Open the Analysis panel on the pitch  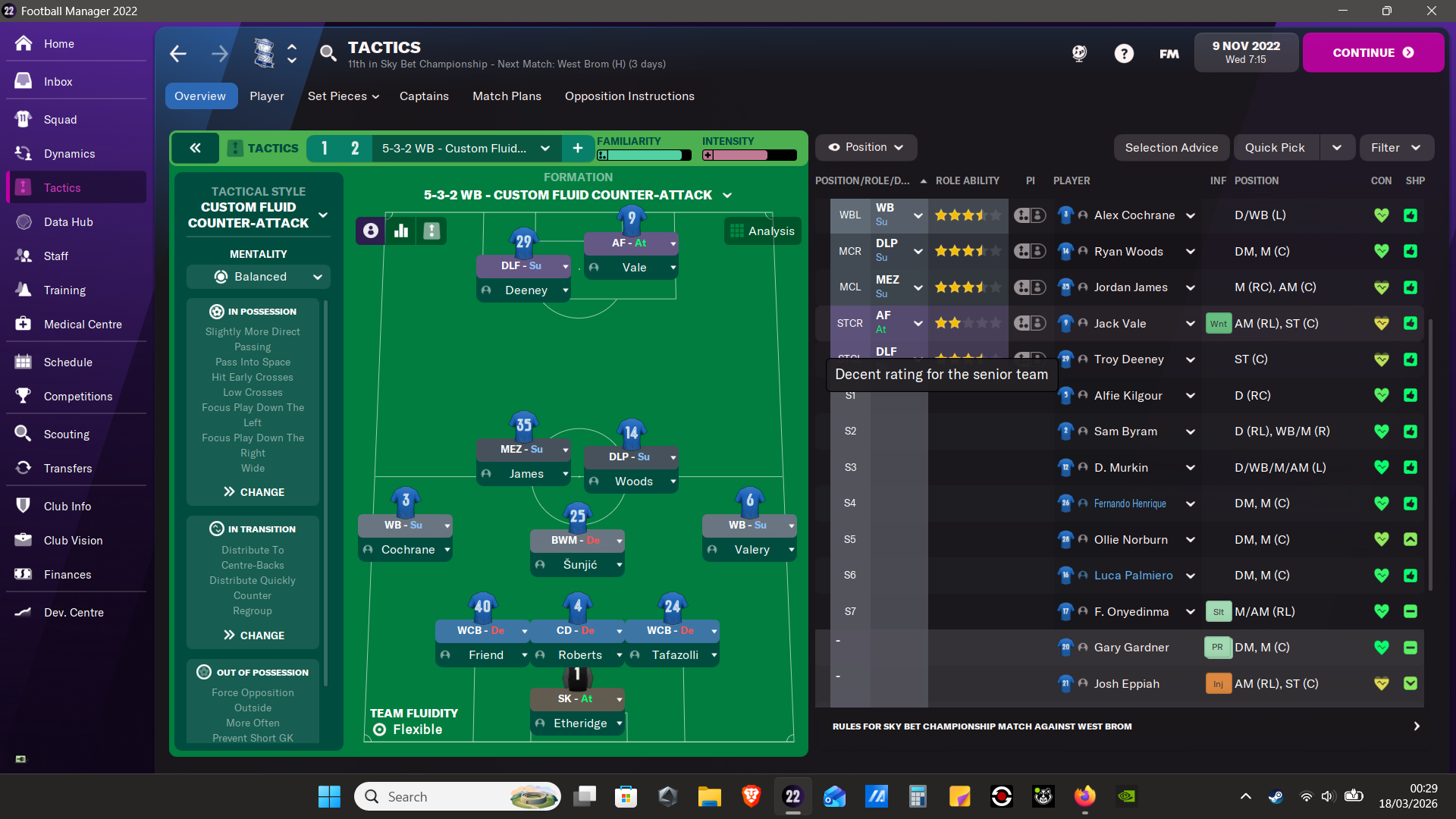point(762,231)
